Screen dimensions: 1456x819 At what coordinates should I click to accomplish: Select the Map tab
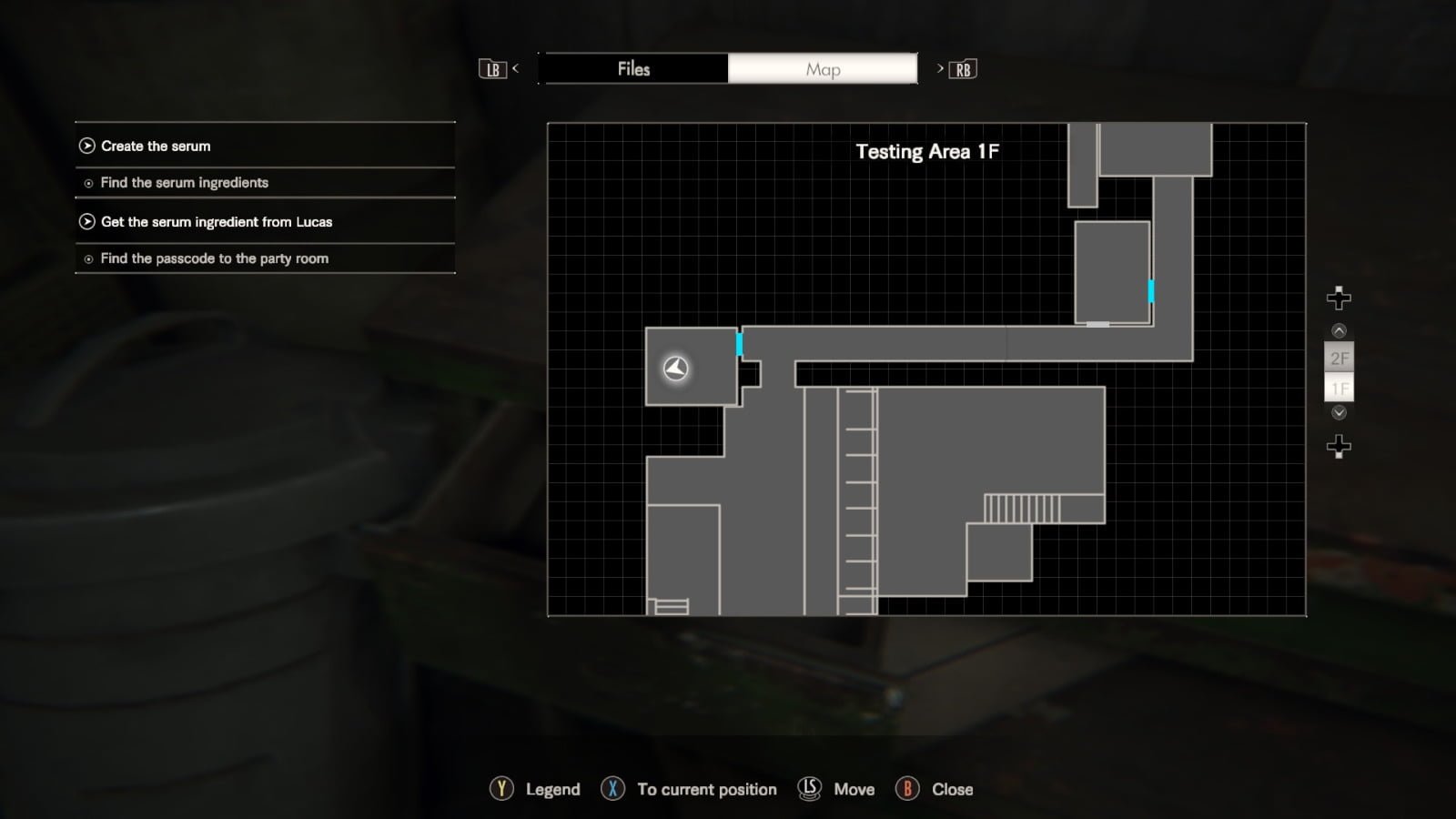tap(823, 69)
